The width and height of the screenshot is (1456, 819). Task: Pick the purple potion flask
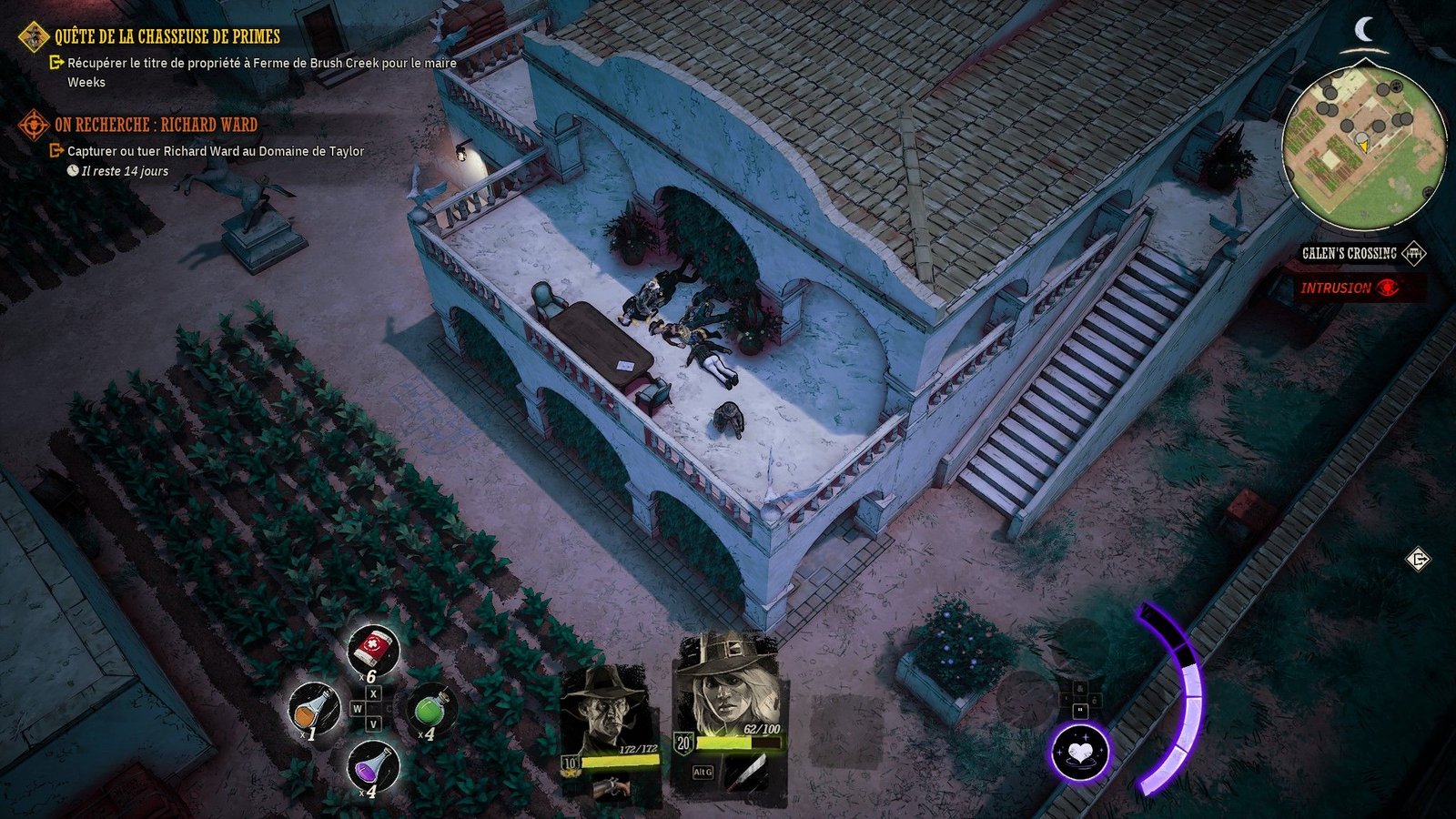coord(372,765)
